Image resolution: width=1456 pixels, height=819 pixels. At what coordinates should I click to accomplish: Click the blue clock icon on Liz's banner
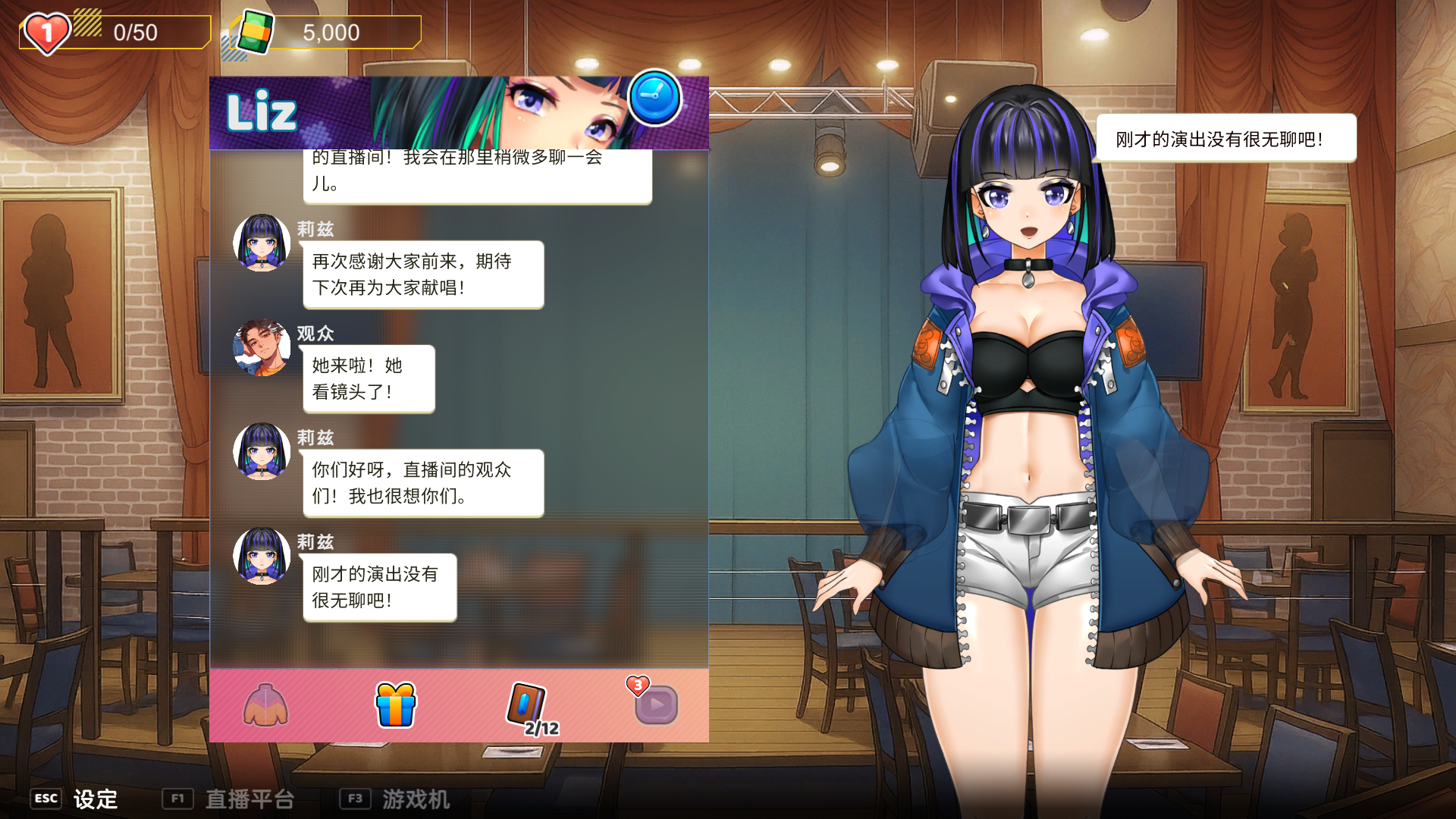(654, 98)
